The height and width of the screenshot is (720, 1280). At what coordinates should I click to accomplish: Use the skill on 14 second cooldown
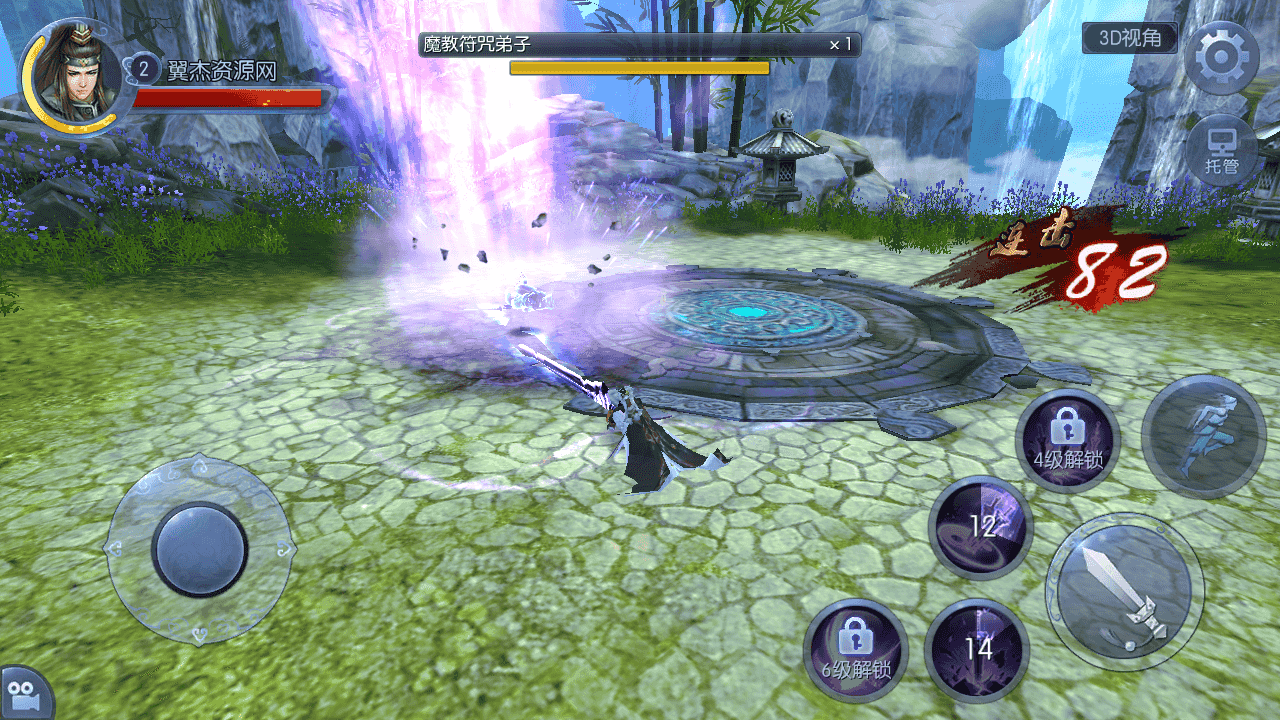(977, 649)
